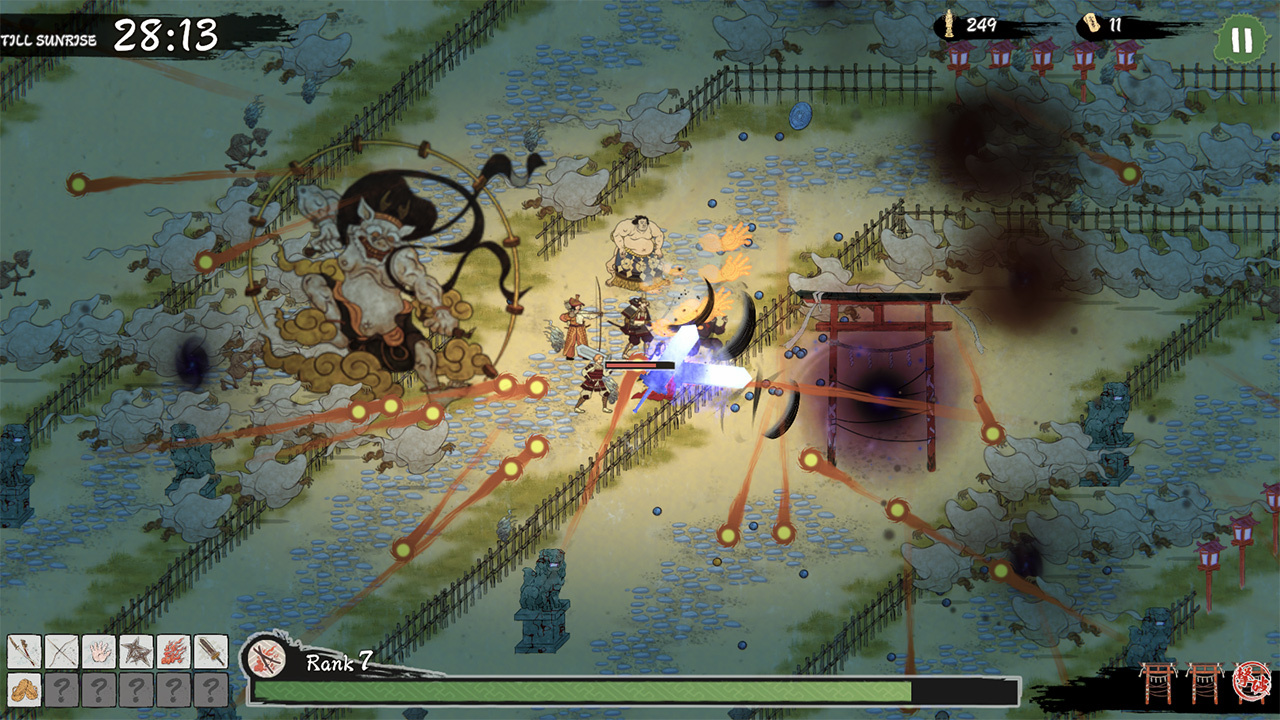Click the crossed-weapons Rank 7 badge
1280x720 pixels.
[268, 661]
